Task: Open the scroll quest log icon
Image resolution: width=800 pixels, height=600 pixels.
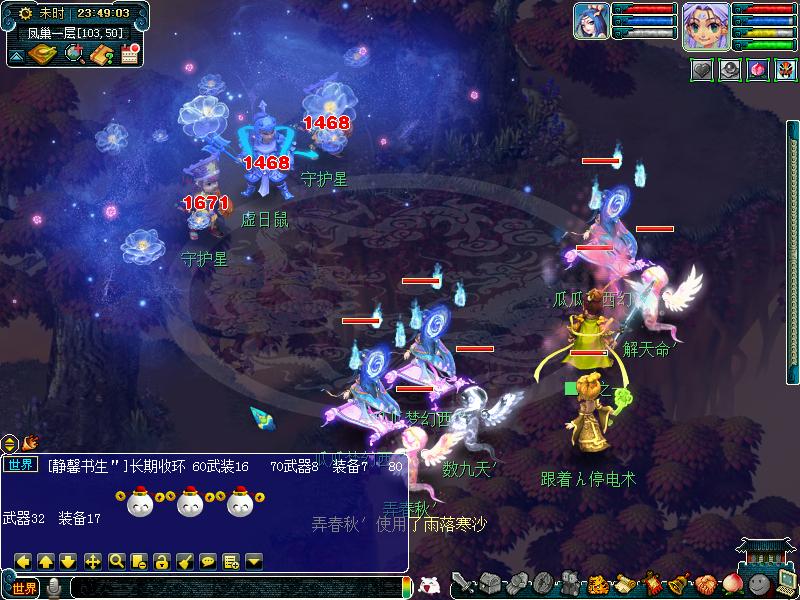Action: click(624, 583)
